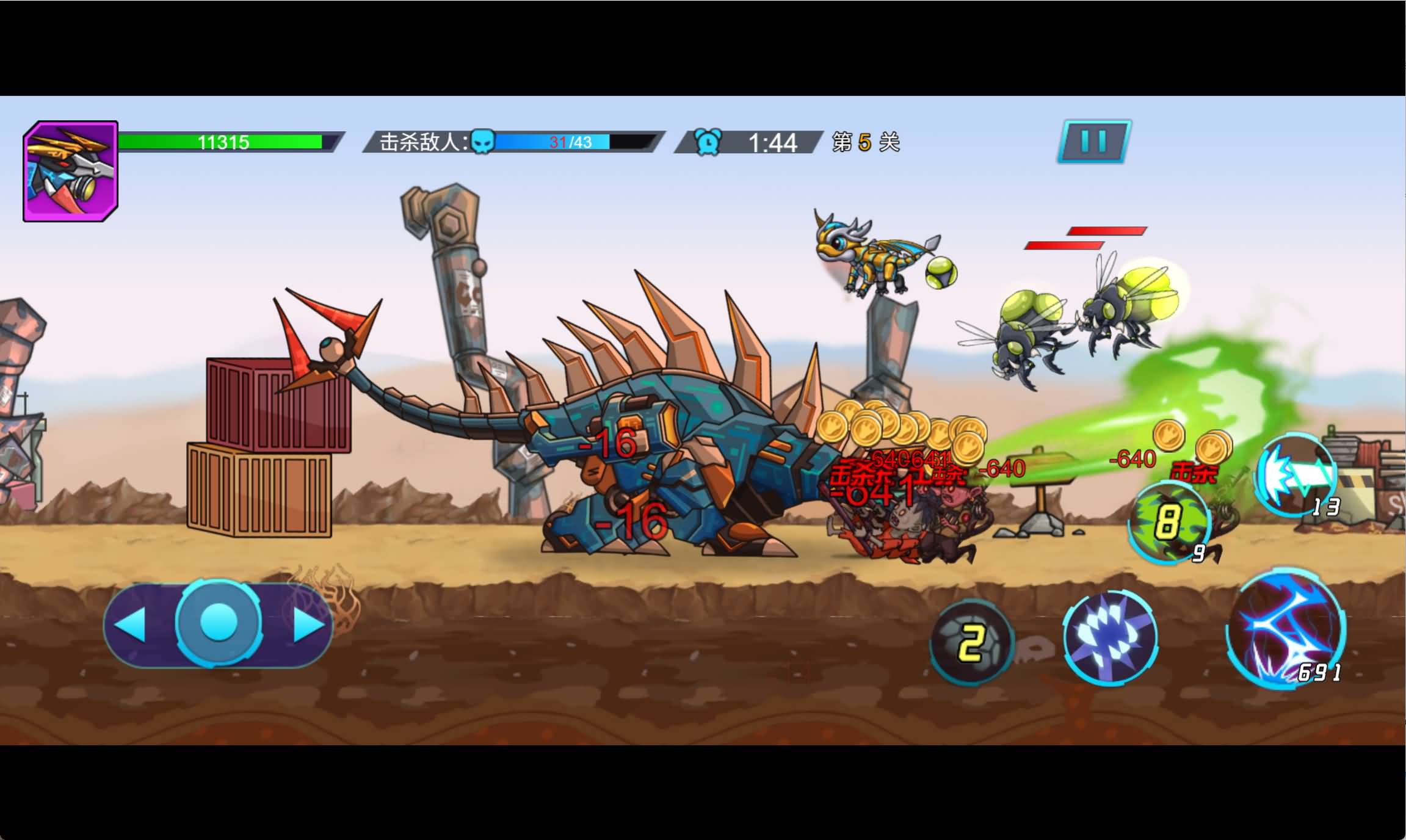
Task: Select the mecha dinosaur portrait
Action: pos(71,172)
